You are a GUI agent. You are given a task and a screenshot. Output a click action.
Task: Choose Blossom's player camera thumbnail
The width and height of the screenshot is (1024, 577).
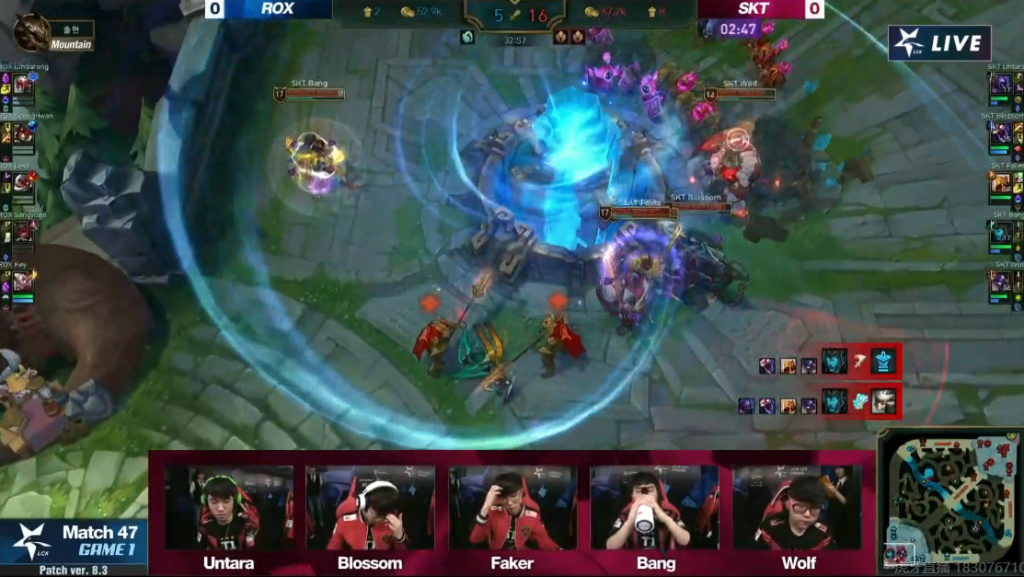click(370, 508)
